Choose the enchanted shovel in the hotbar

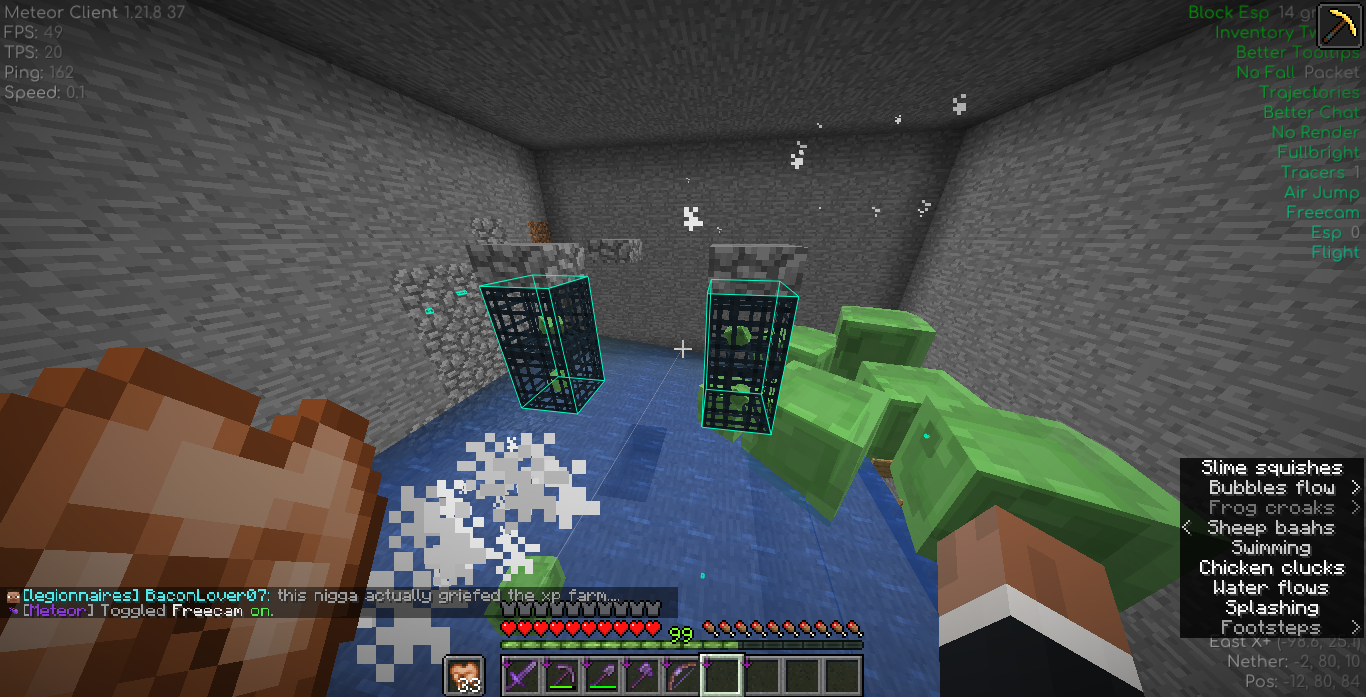pos(601,675)
